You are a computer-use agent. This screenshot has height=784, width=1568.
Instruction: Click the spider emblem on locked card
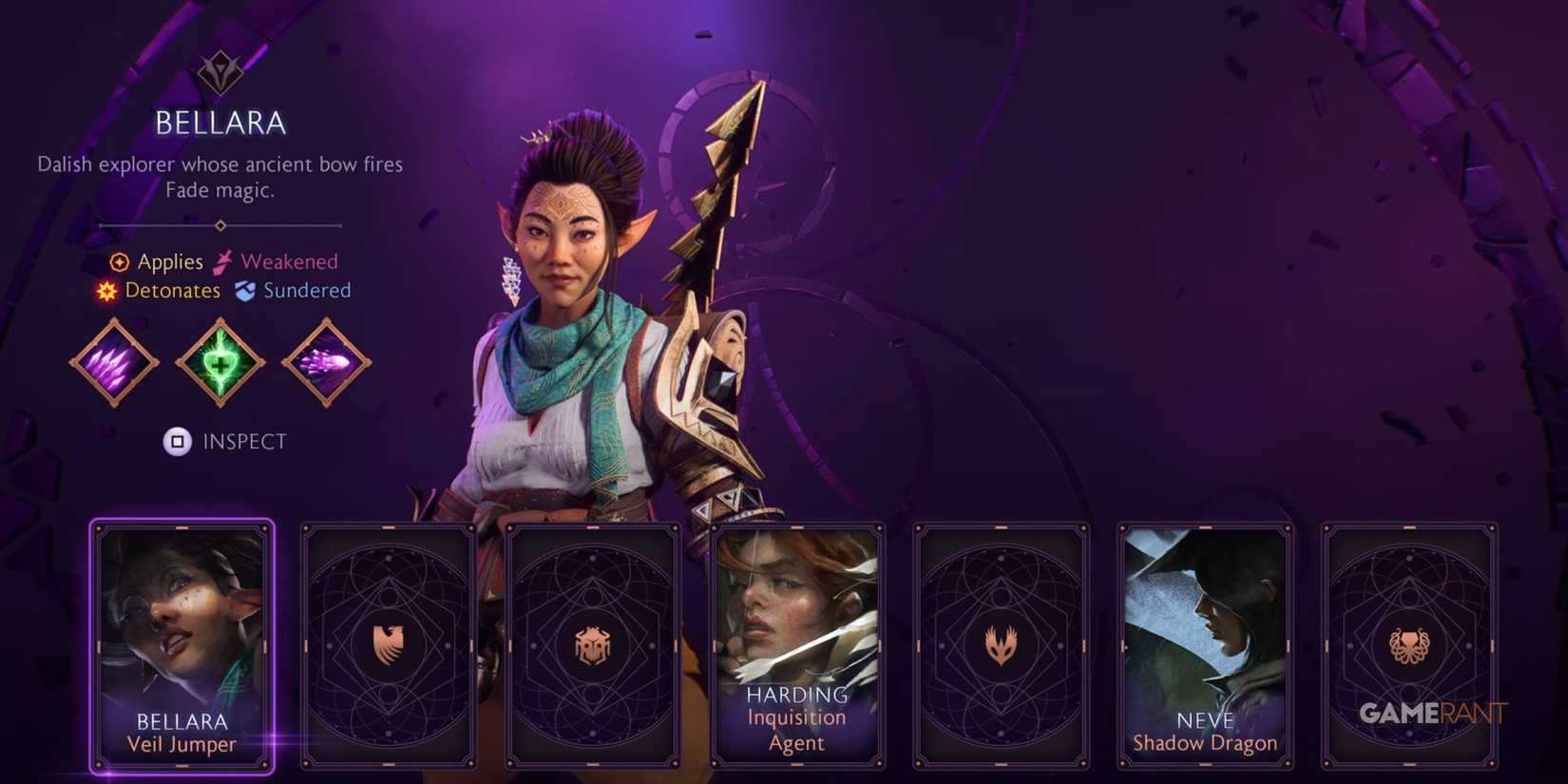[x=592, y=642]
